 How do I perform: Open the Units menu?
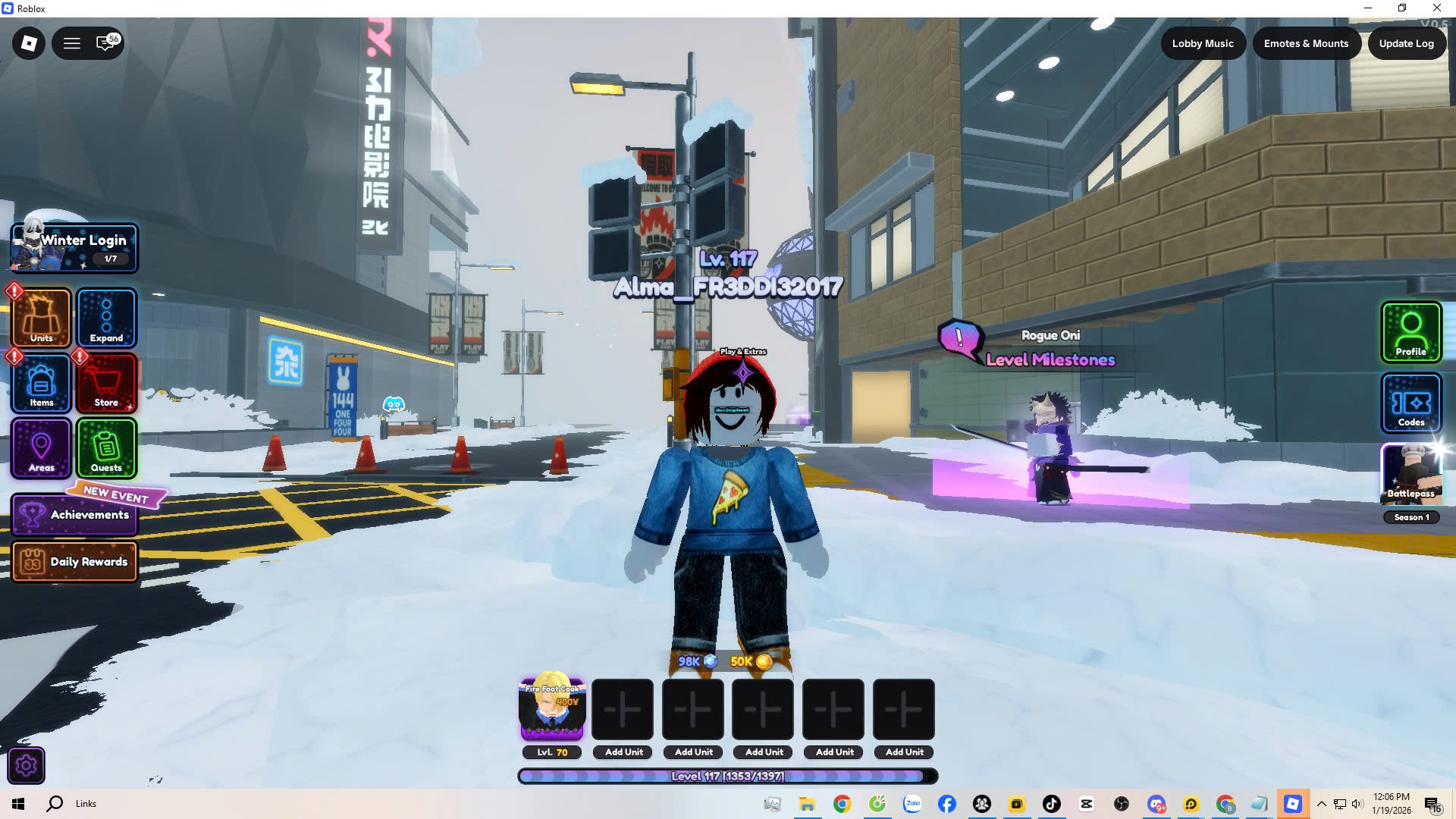(42, 318)
